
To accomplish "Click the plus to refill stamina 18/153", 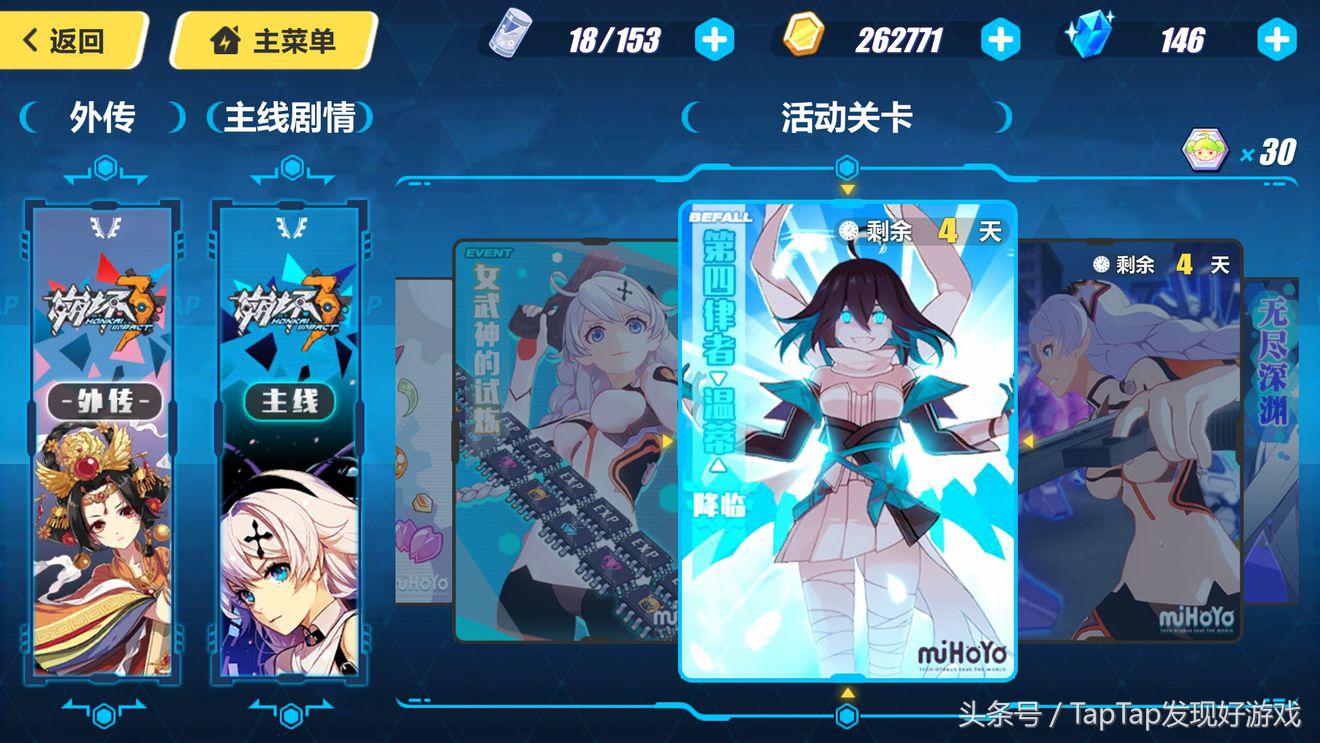I will pos(712,37).
